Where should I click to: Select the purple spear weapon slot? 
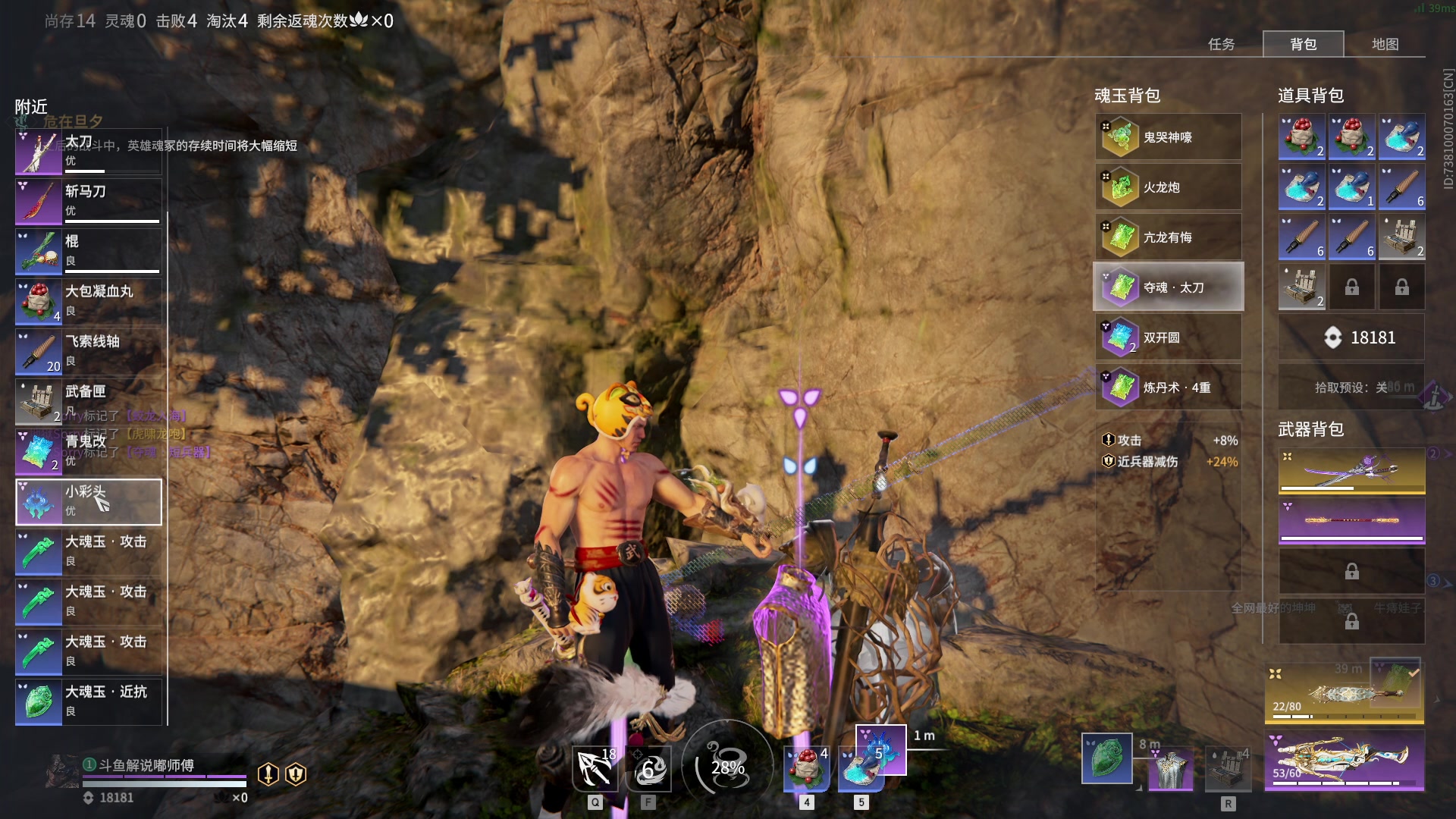point(1351,521)
